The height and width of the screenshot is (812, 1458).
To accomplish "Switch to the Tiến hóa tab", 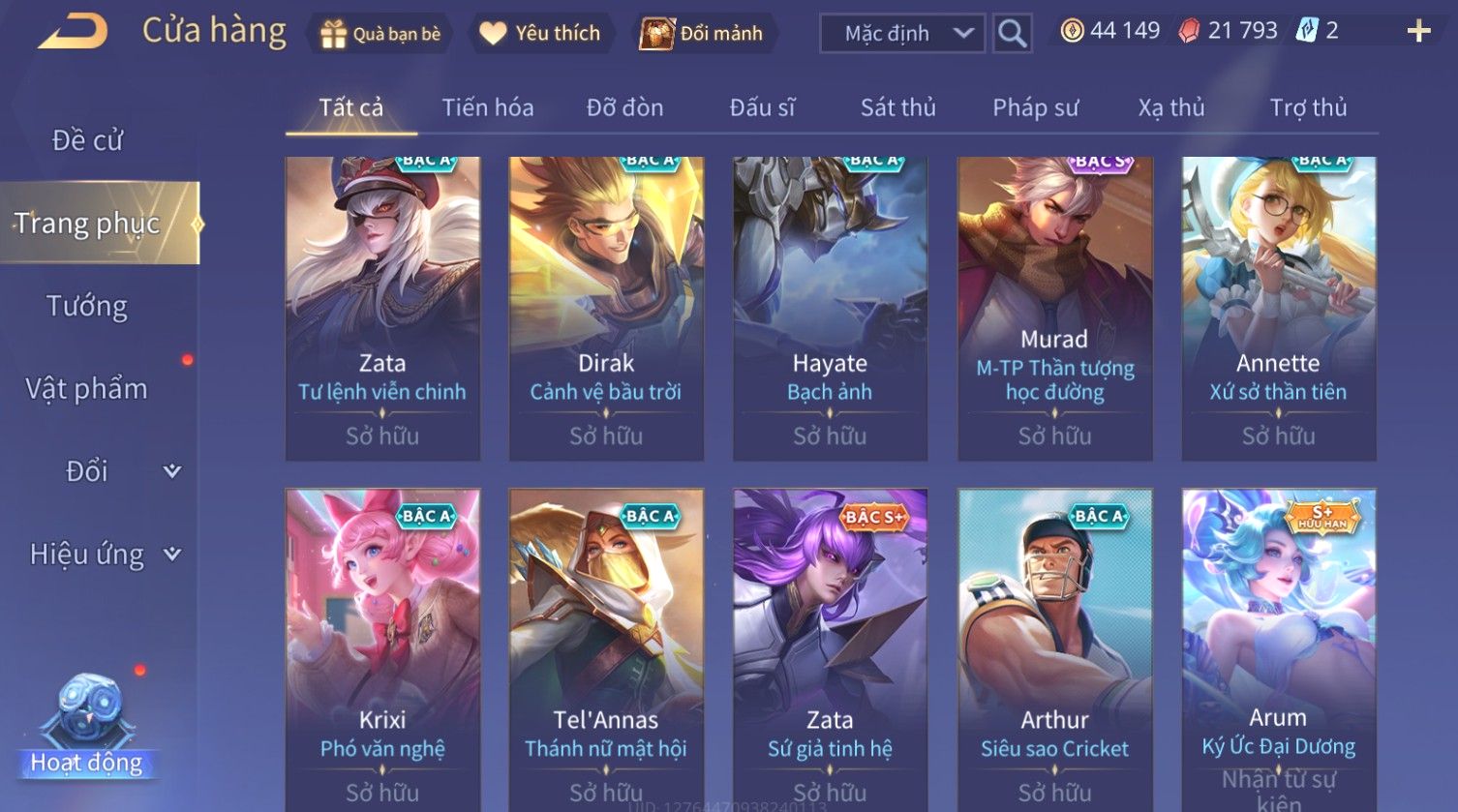I will pyautogui.click(x=488, y=107).
